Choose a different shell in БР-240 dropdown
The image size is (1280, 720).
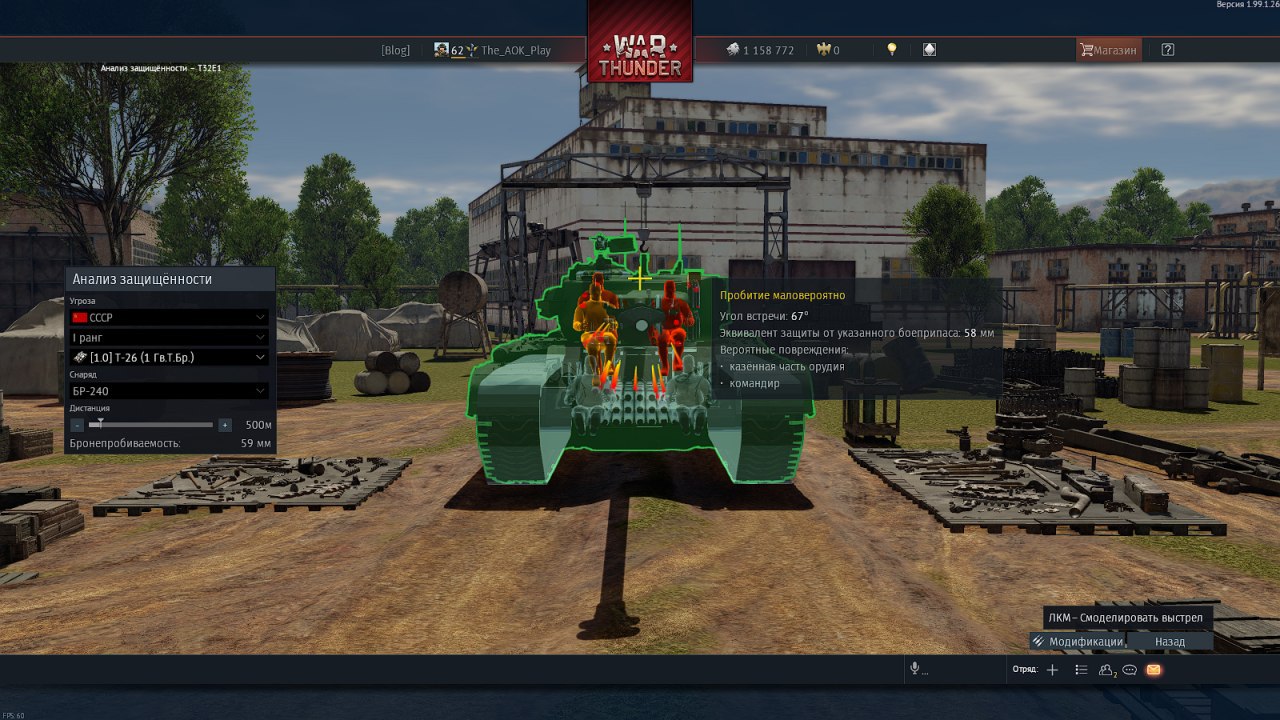pyautogui.click(x=169, y=391)
